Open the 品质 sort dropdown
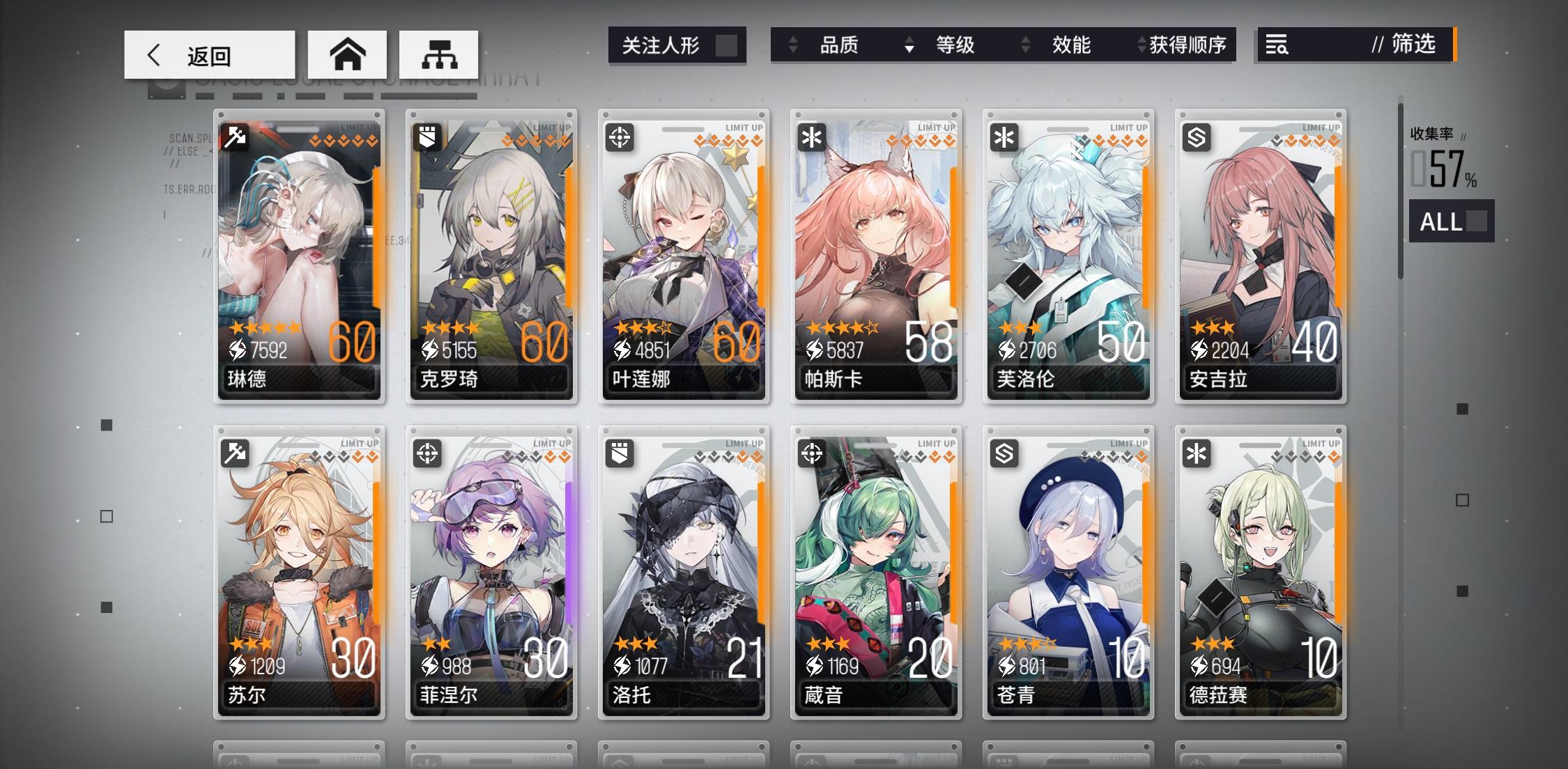 (x=840, y=45)
